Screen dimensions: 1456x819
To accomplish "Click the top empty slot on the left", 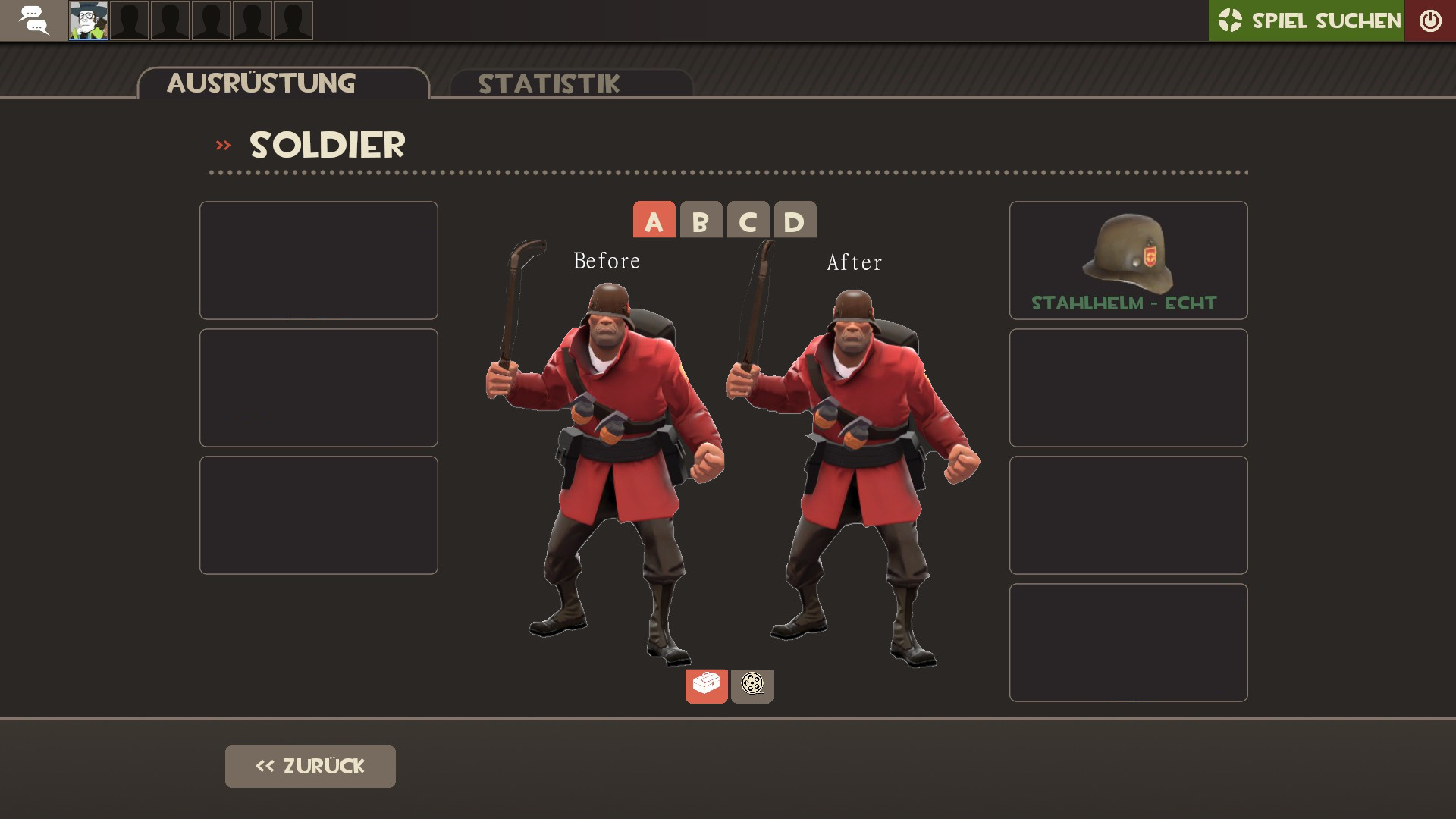I will pyautogui.click(x=318, y=259).
